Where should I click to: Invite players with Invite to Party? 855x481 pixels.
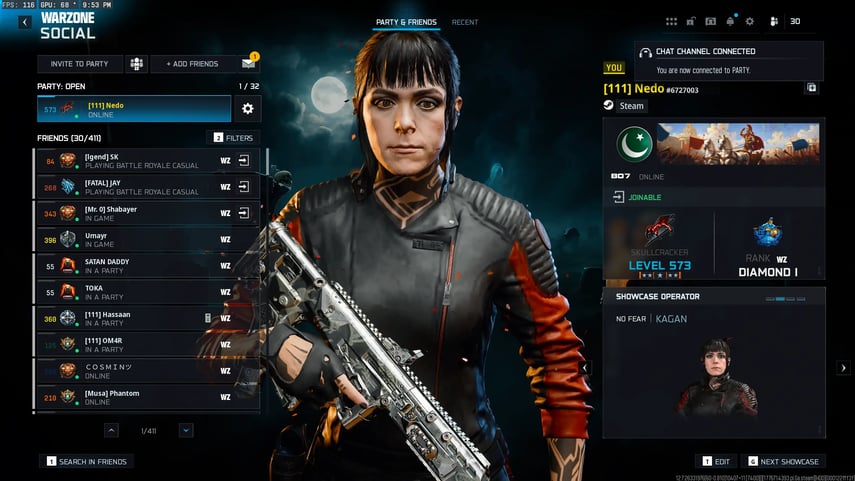pyautogui.click(x=80, y=64)
